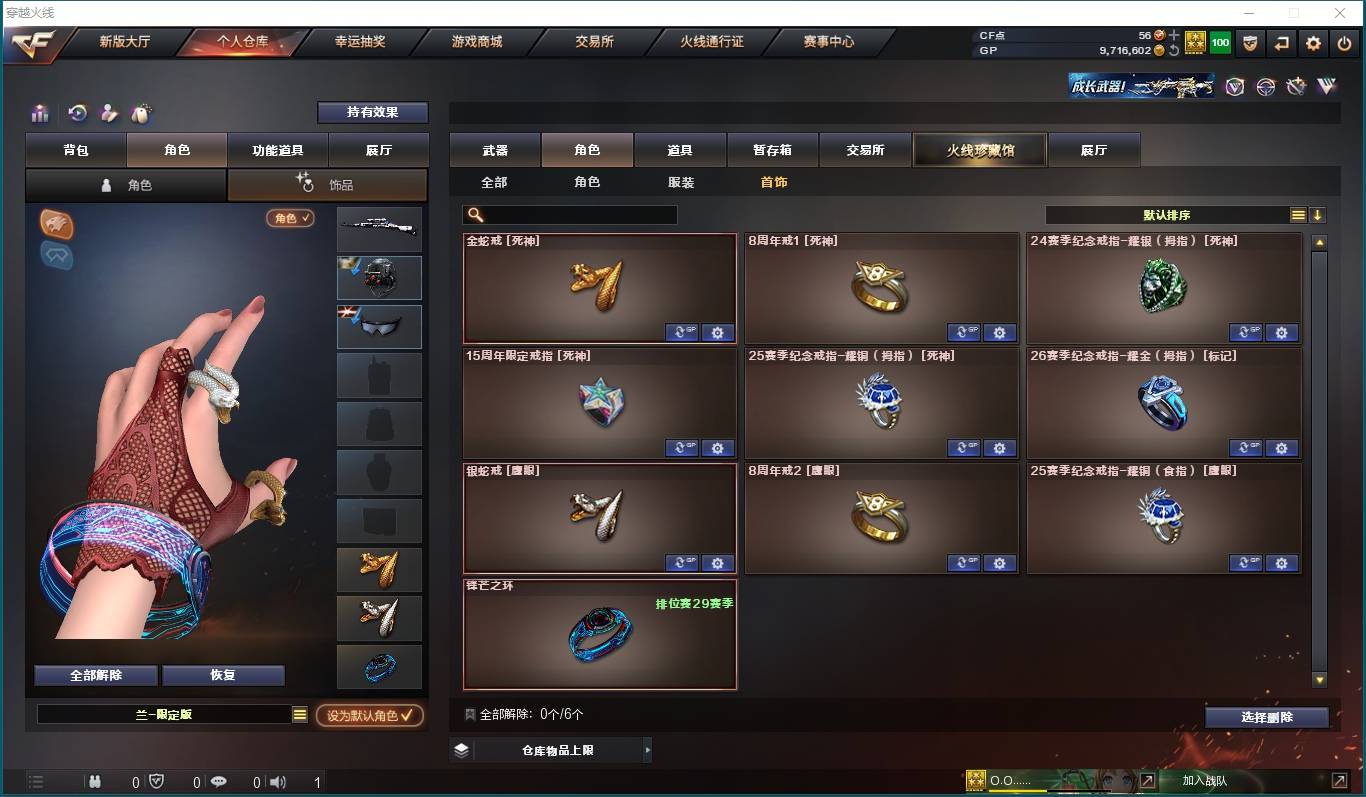Click 选择删除 at the bottom-right
Image resolution: width=1366 pixels, height=797 pixels.
tap(1267, 718)
